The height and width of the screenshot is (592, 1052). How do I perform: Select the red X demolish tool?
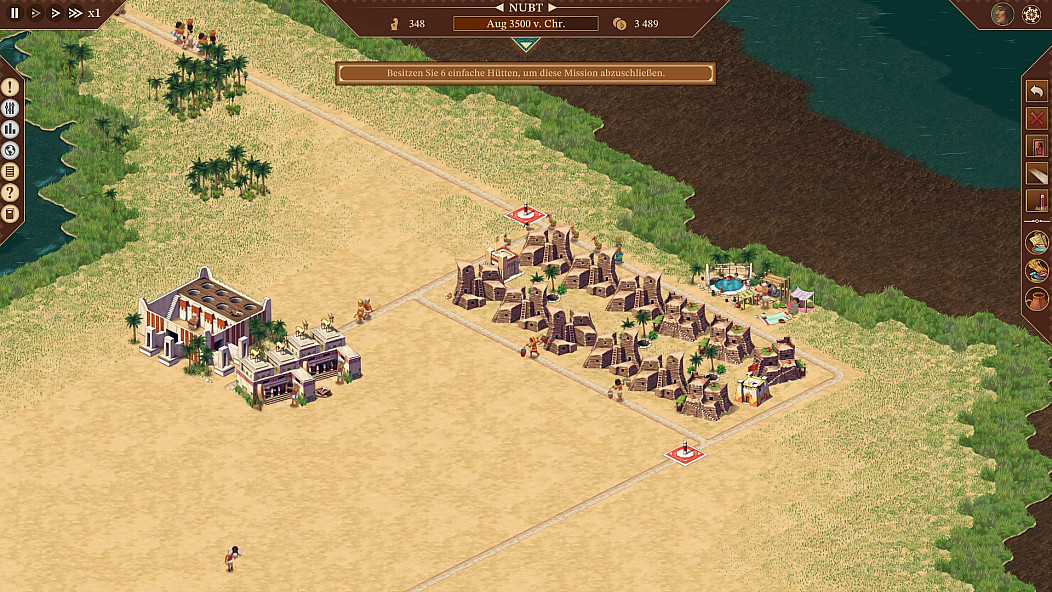[x=1037, y=119]
